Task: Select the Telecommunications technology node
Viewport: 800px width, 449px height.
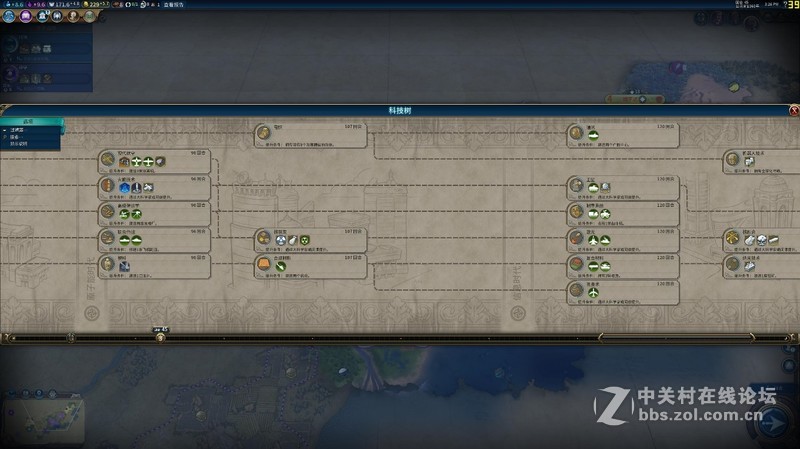Action: pyautogui.click(x=620, y=134)
